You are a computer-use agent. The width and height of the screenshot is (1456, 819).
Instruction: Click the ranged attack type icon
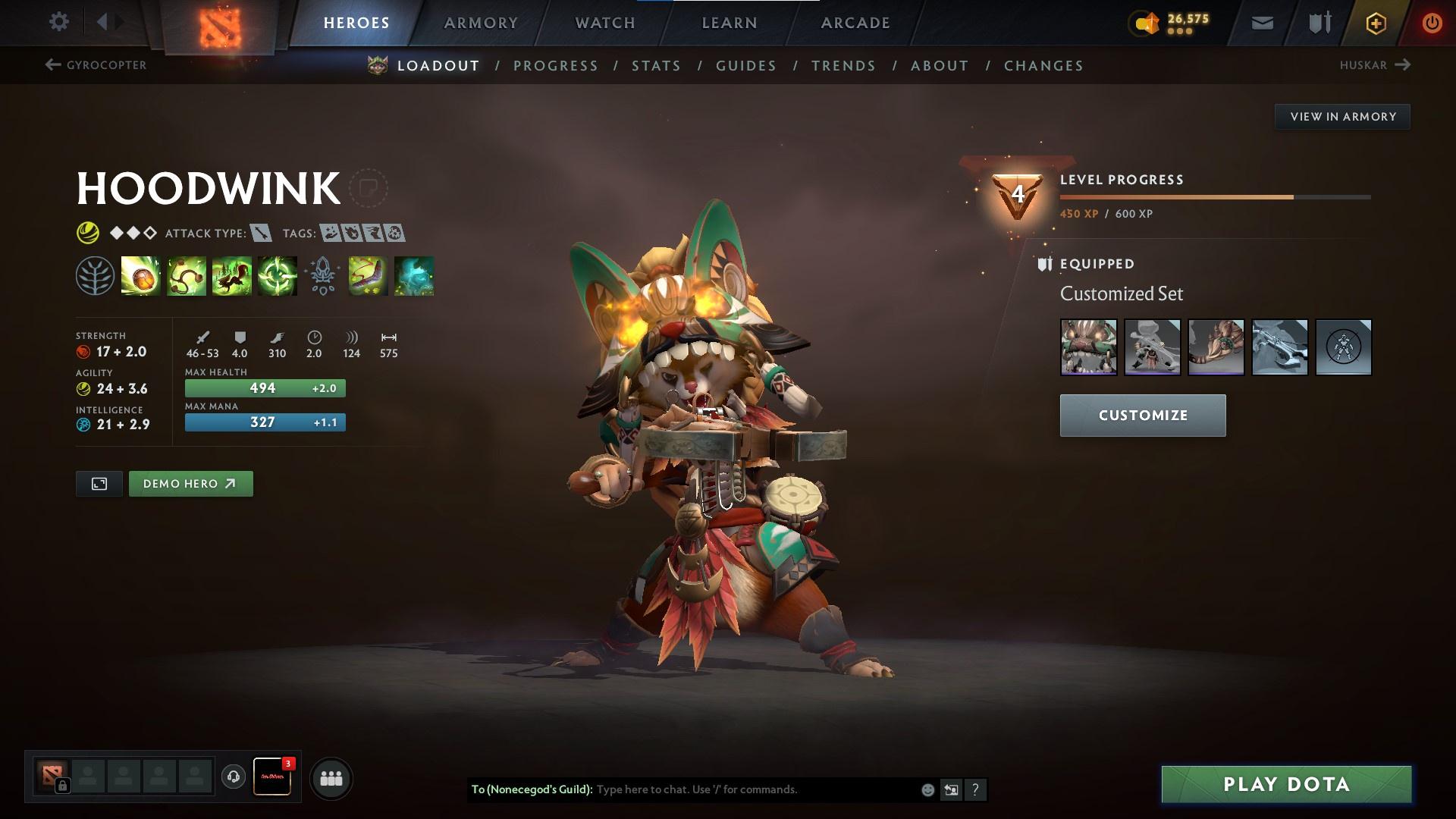pos(259,234)
